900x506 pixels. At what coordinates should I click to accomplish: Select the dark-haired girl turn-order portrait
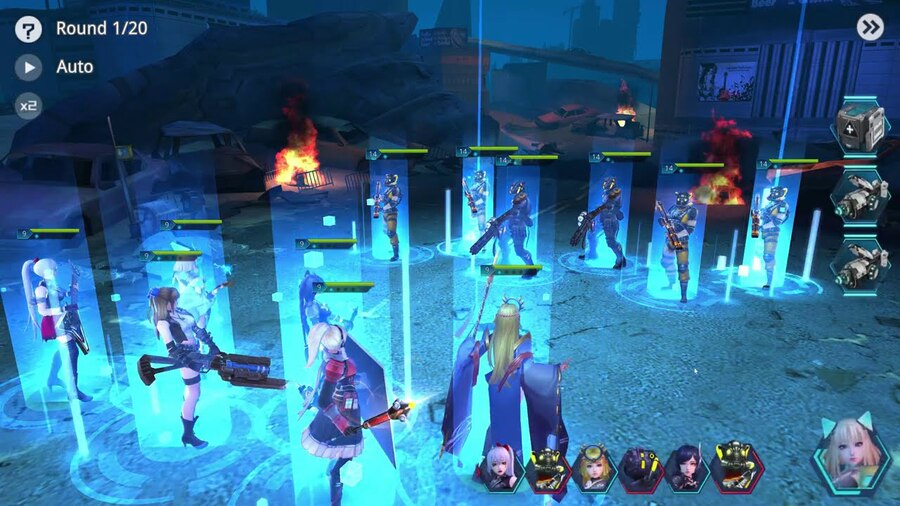click(x=688, y=467)
